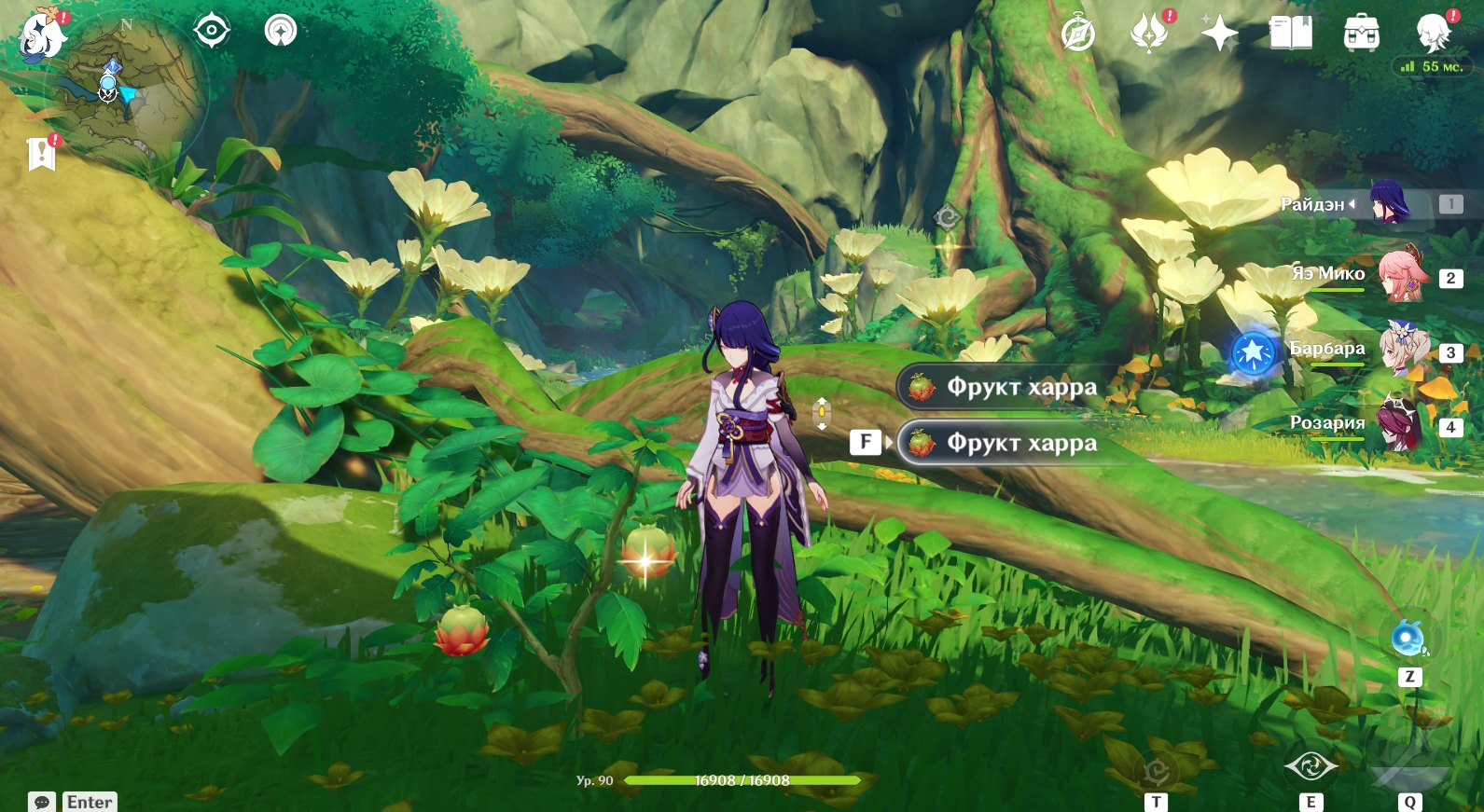Use the blue gadget item icon
The width and height of the screenshot is (1484, 812).
1408,640
